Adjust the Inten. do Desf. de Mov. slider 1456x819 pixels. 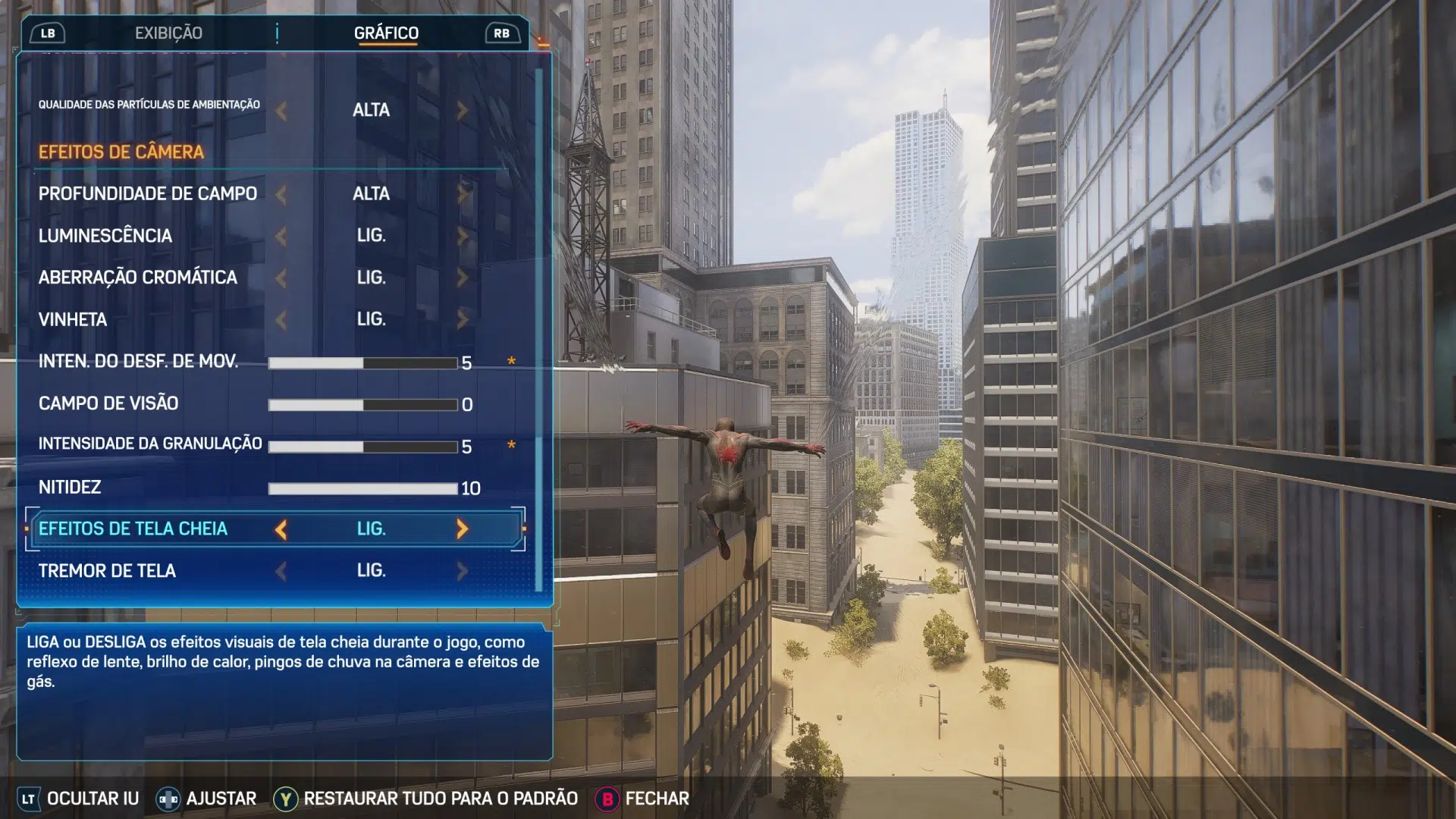coord(362,363)
